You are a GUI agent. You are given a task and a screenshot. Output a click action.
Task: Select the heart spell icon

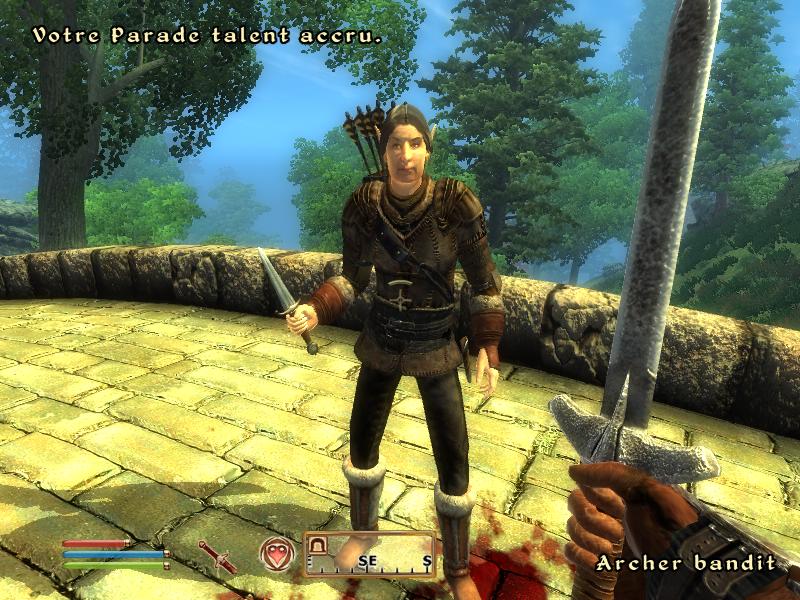click(276, 553)
